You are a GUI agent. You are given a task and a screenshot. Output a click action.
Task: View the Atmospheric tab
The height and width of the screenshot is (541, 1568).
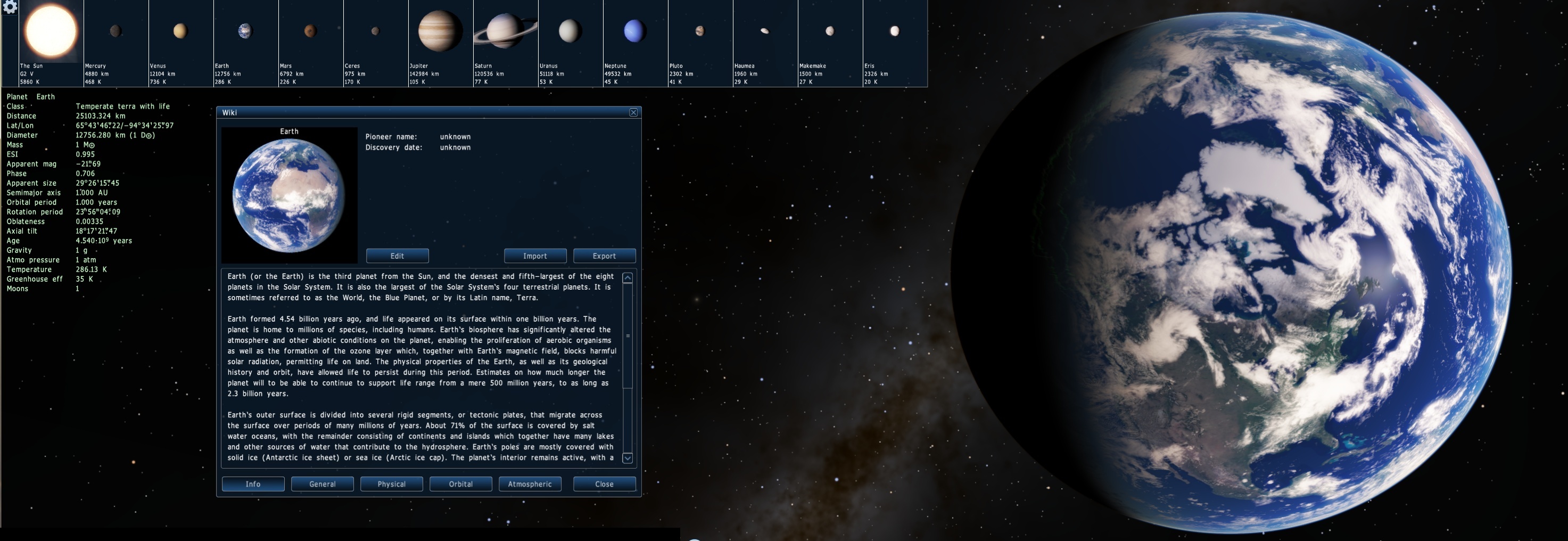pos(530,485)
